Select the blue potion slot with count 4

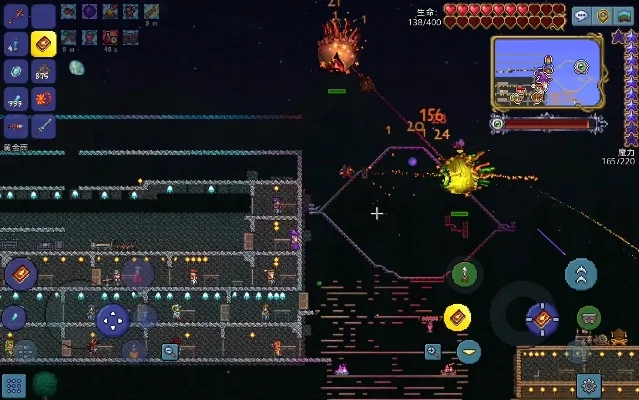point(16,44)
